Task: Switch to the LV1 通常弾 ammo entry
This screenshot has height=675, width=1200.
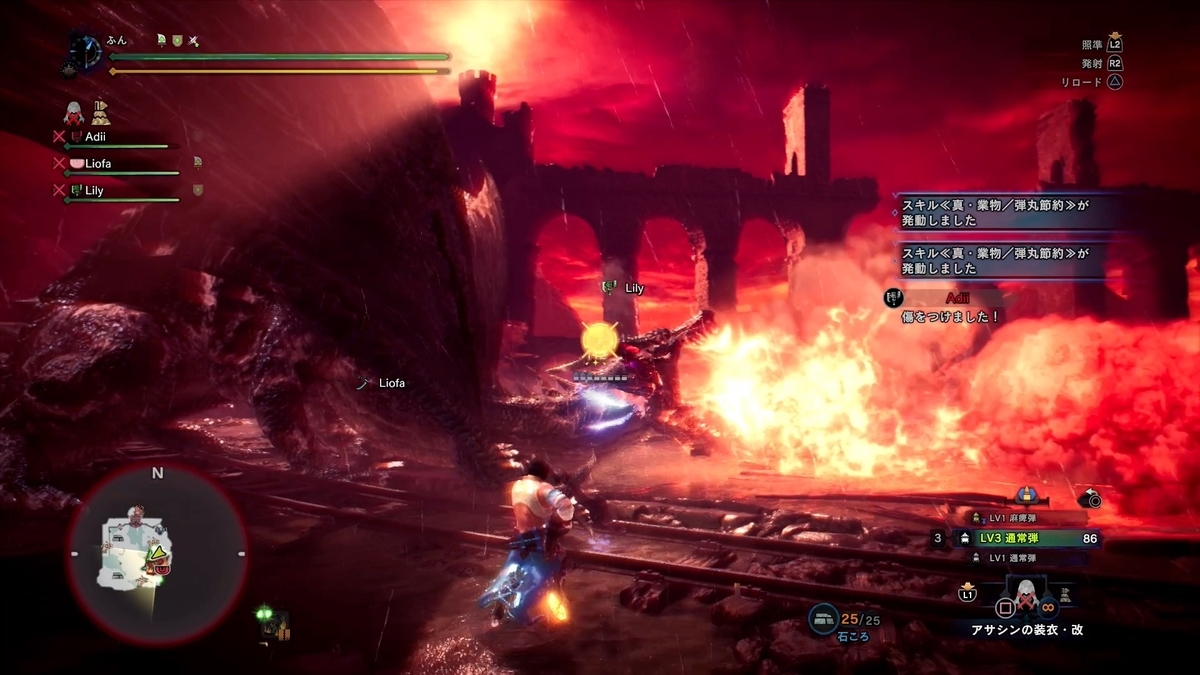Action: (x=1022, y=558)
